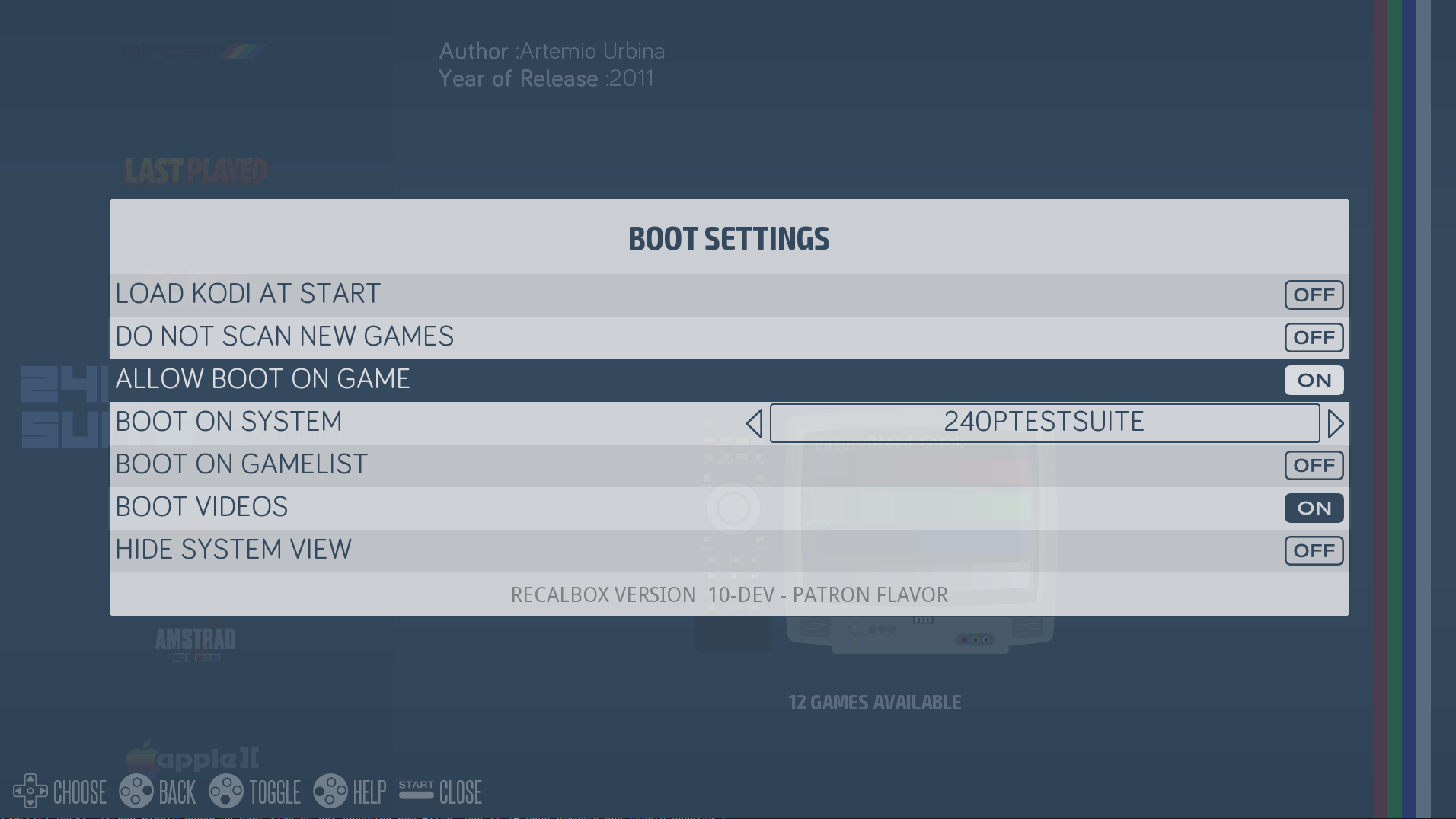
Task: Click left arrow to change boot system
Action: coord(755,423)
